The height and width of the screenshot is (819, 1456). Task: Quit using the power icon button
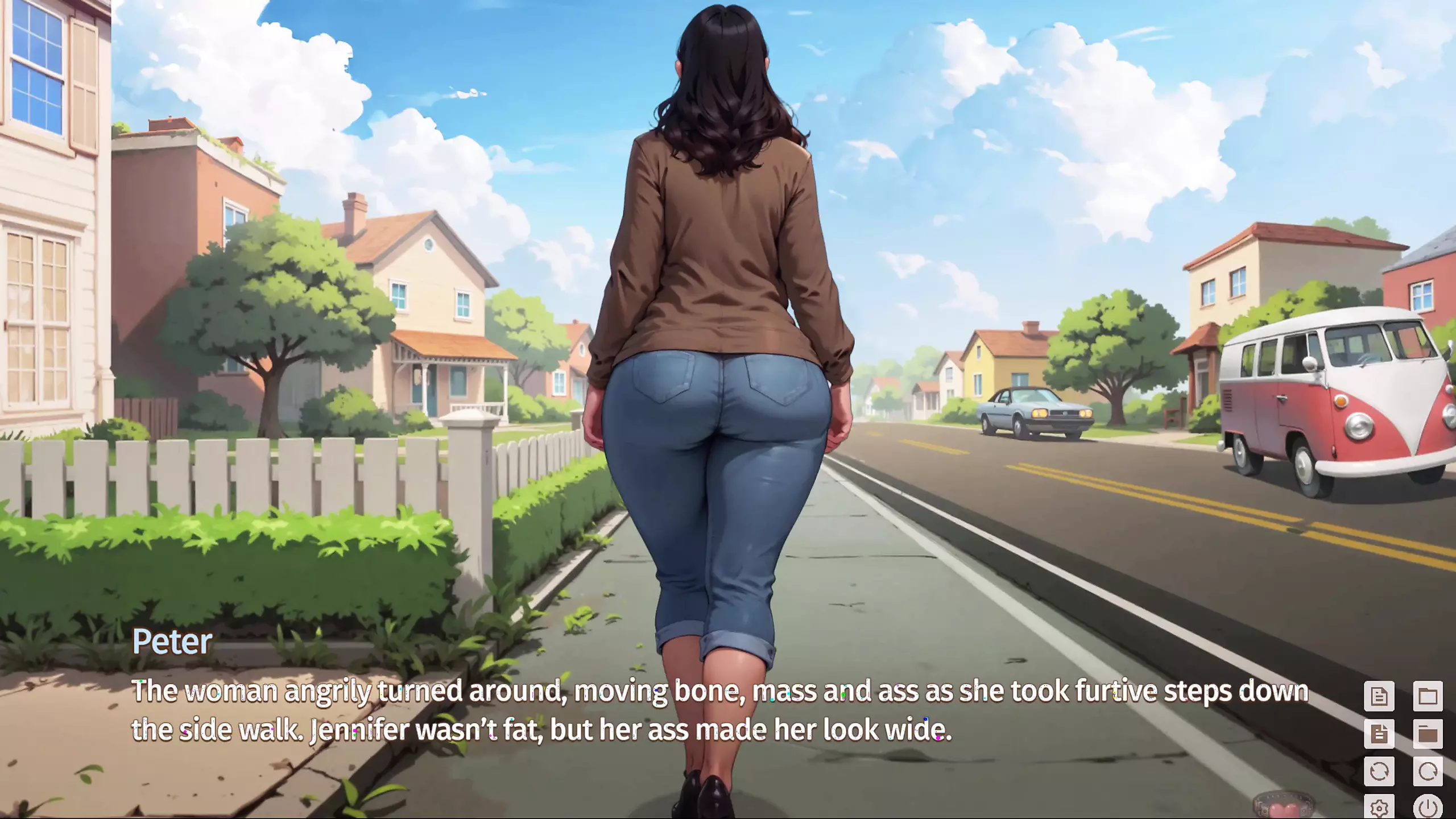1428,807
